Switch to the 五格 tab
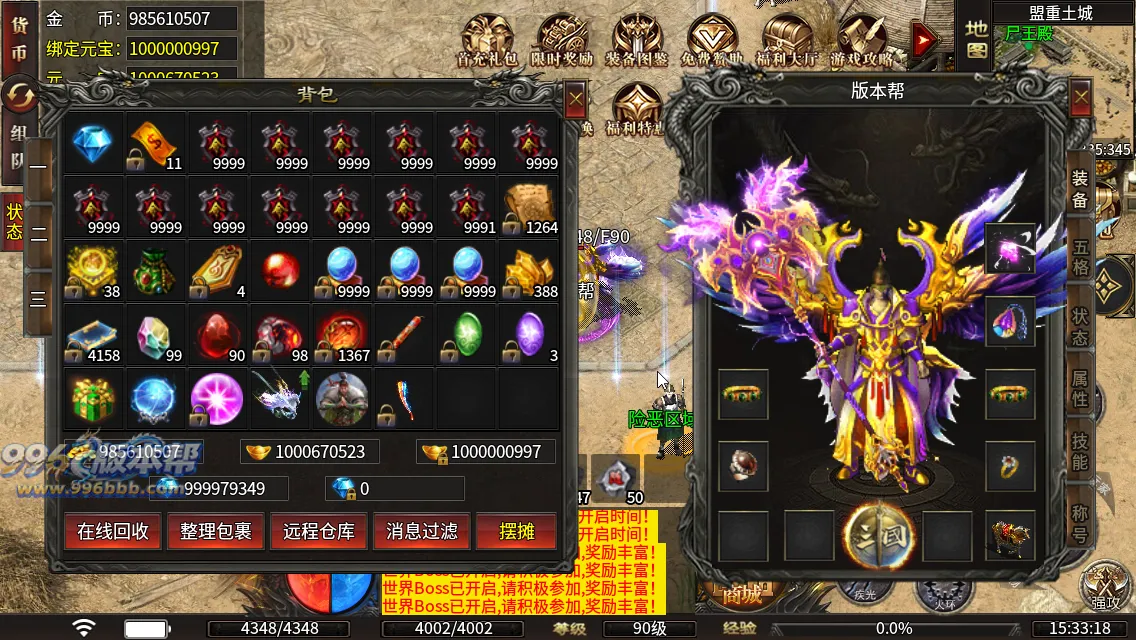The image size is (1136, 640). coord(1081,260)
